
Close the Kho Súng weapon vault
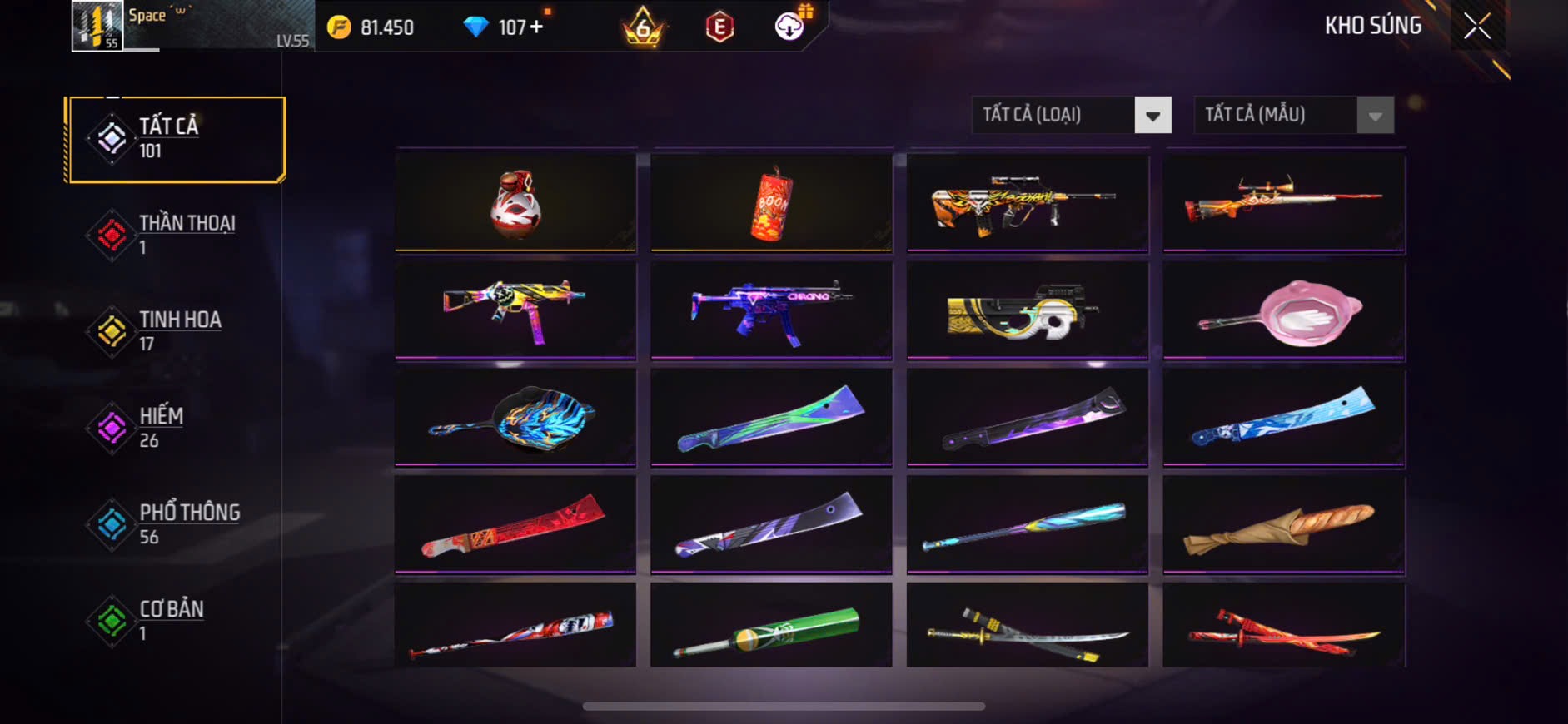(x=1476, y=27)
